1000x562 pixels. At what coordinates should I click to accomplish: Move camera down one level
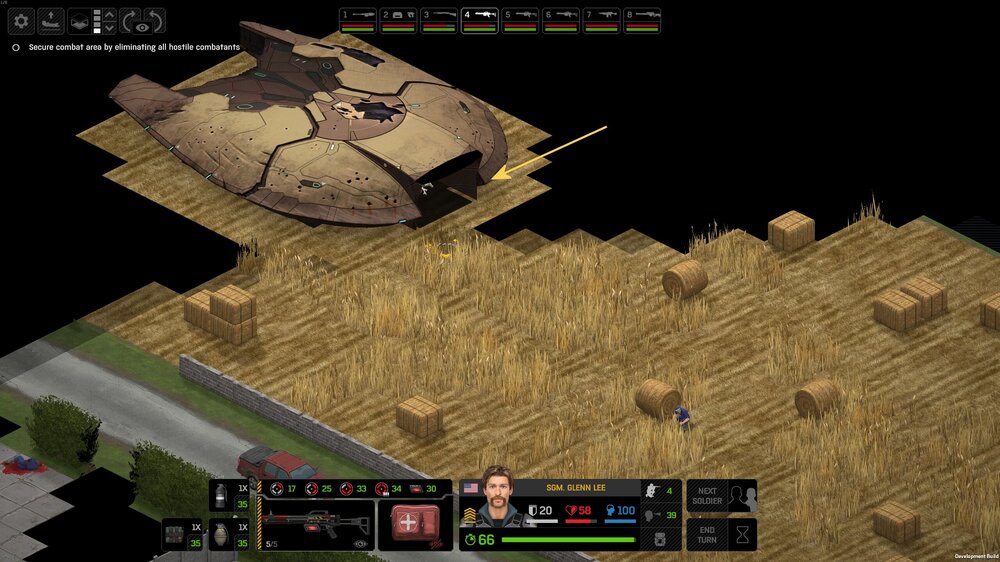tap(109, 28)
